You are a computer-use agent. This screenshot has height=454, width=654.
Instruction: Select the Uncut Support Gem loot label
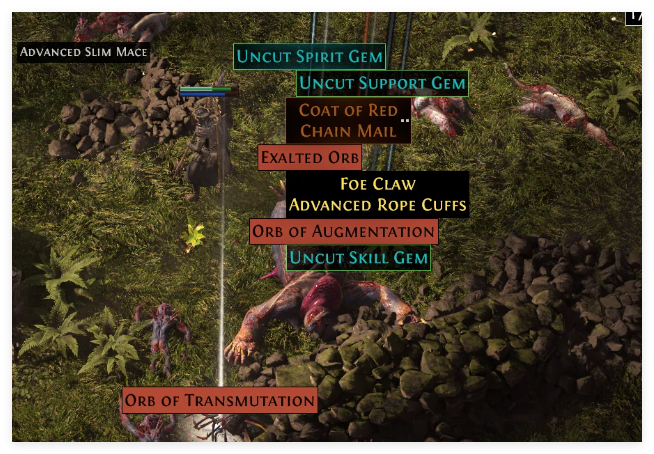(x=382, y=84)
